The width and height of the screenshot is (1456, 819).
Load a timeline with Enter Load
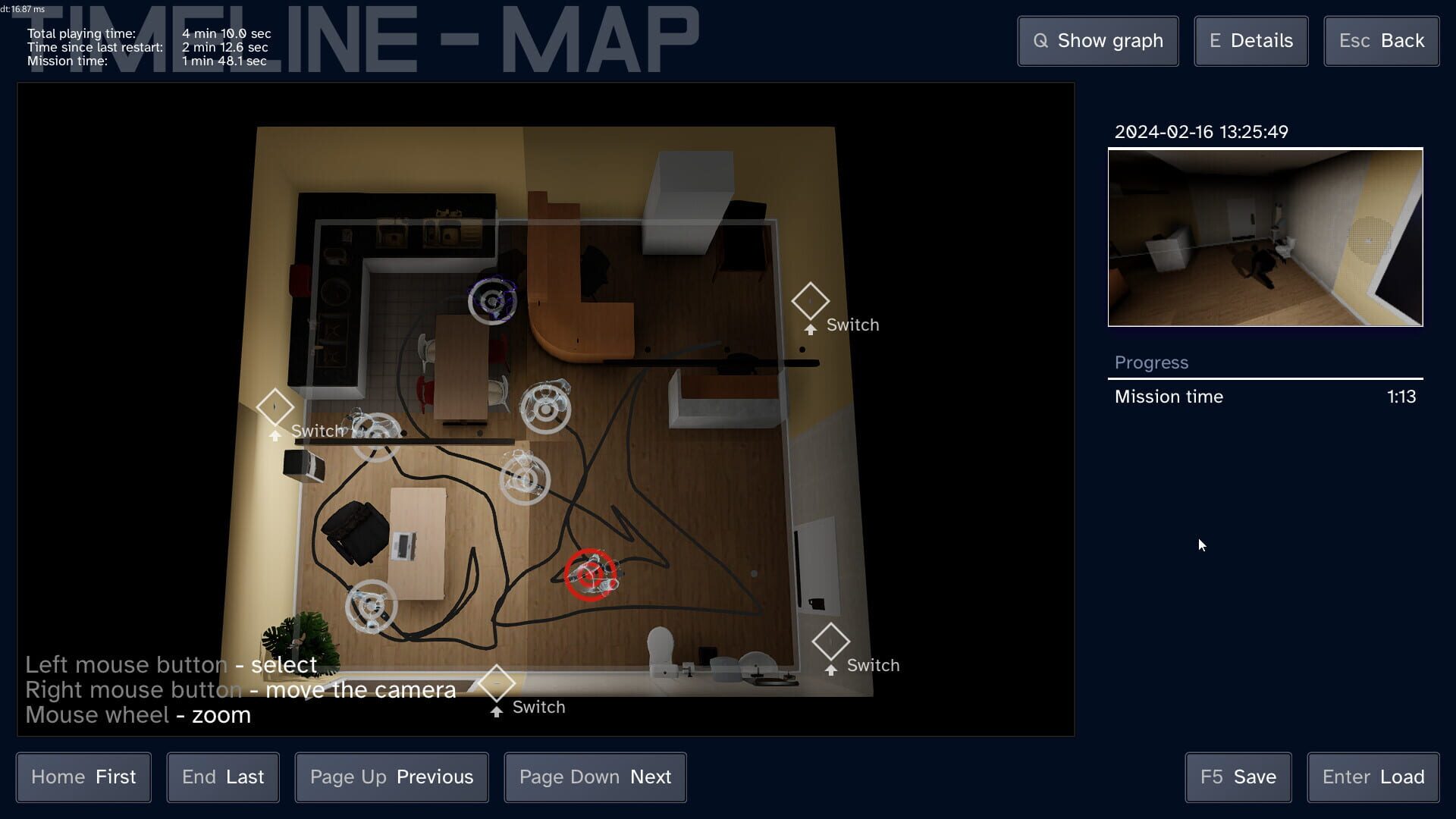(x=1373, y=777)
